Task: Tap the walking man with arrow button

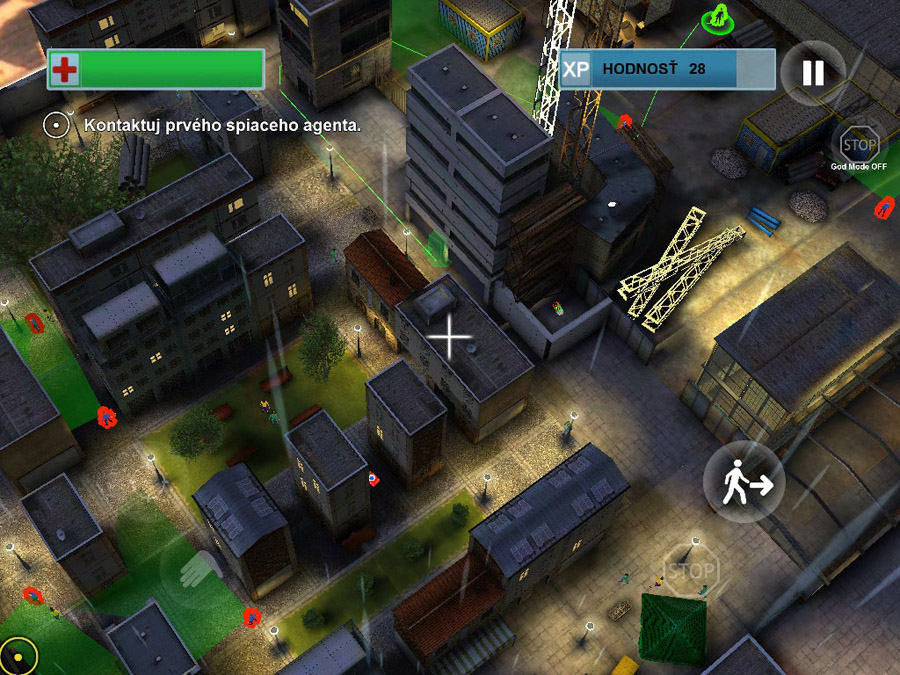Action: (x=744, y=483)
